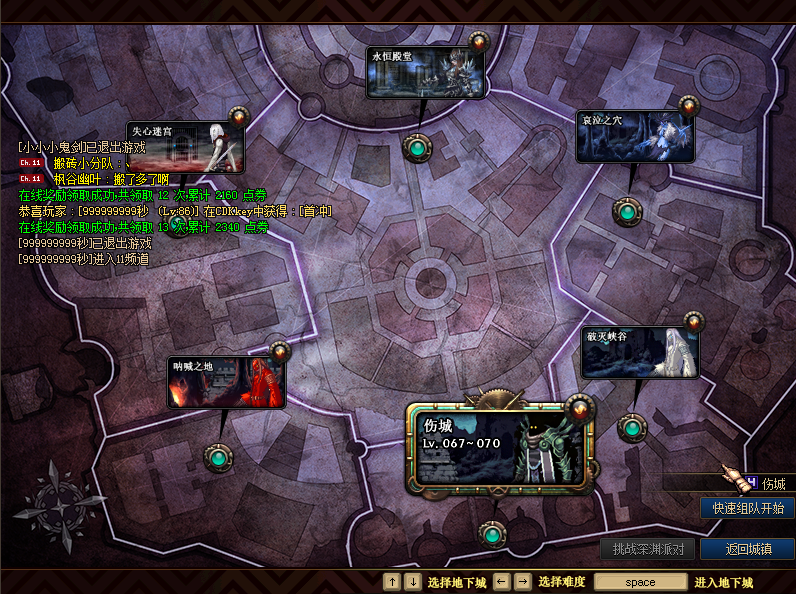Choose the teal map node beneath 呐喊之地

[x=217, y=458]
